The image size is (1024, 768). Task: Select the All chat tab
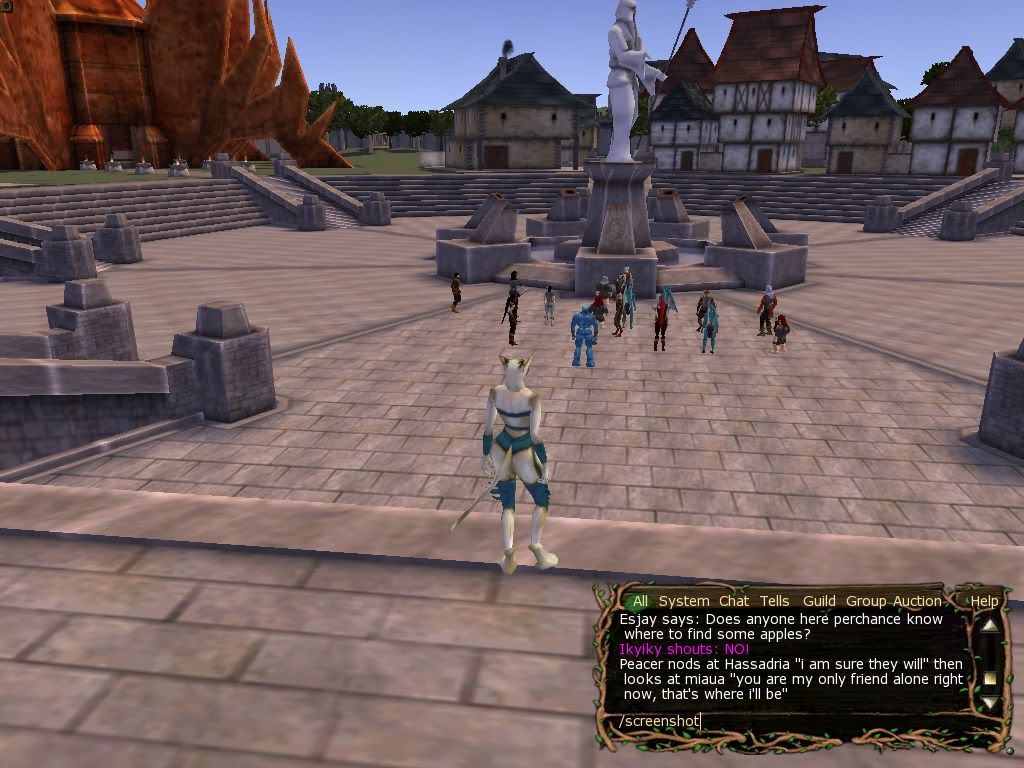[640, 601]
